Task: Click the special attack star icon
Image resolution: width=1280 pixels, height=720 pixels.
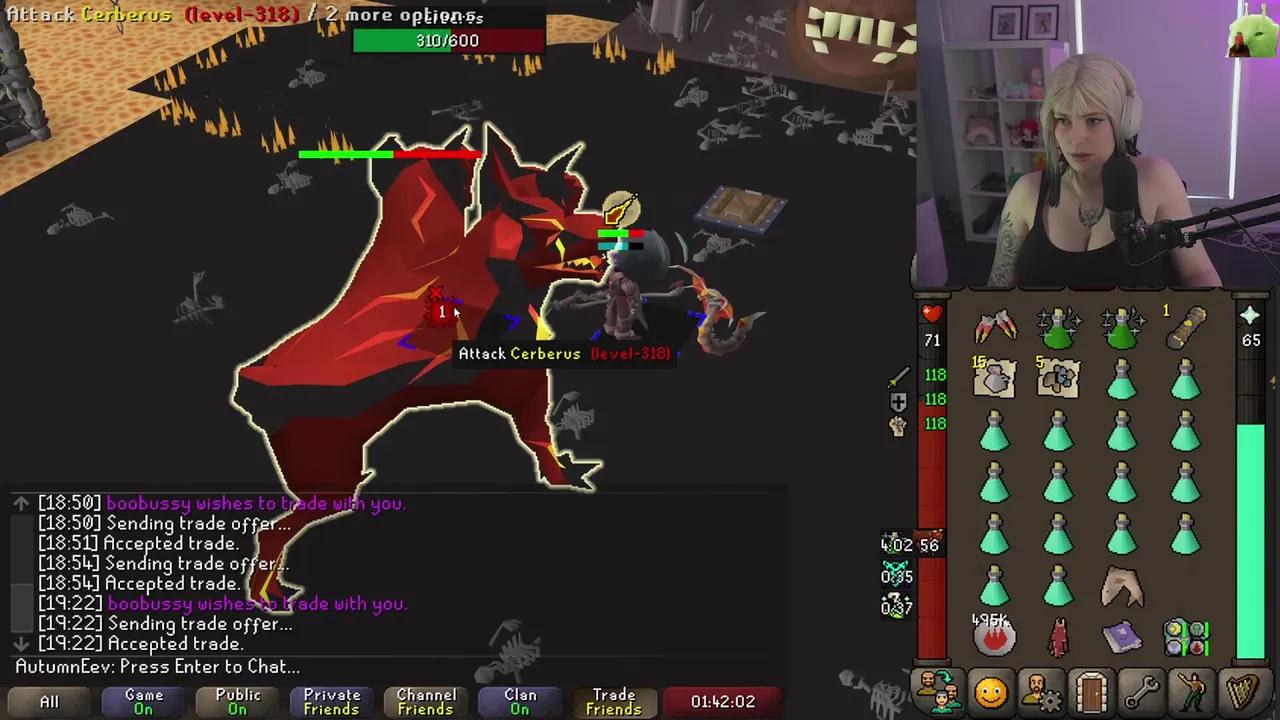Action: tap(1250, 315)
